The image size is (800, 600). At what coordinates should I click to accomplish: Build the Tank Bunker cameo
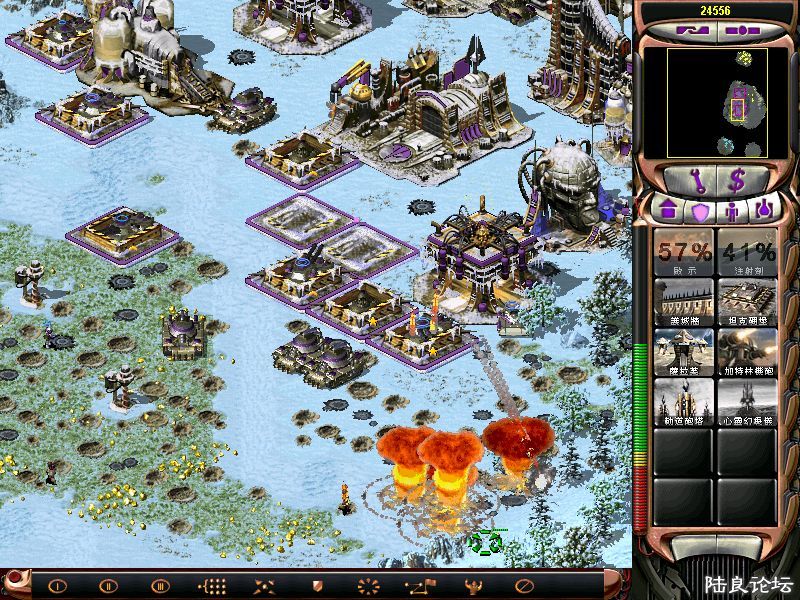coord(746,301)
